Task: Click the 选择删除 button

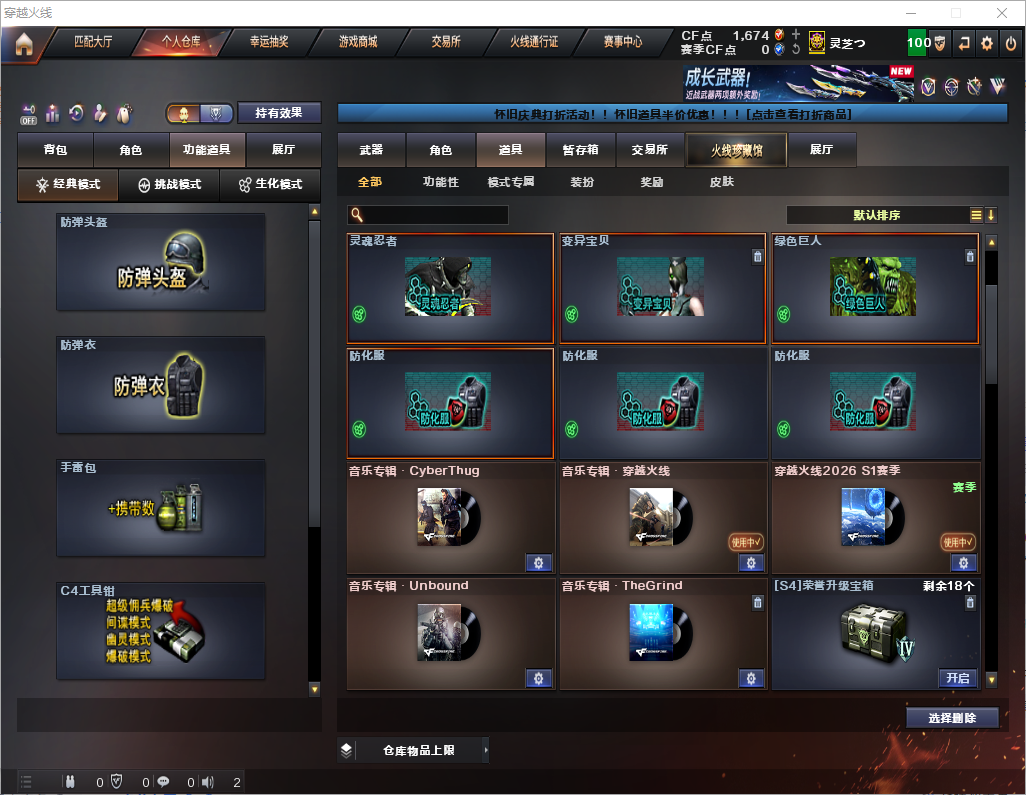Action: pos(952,718)
